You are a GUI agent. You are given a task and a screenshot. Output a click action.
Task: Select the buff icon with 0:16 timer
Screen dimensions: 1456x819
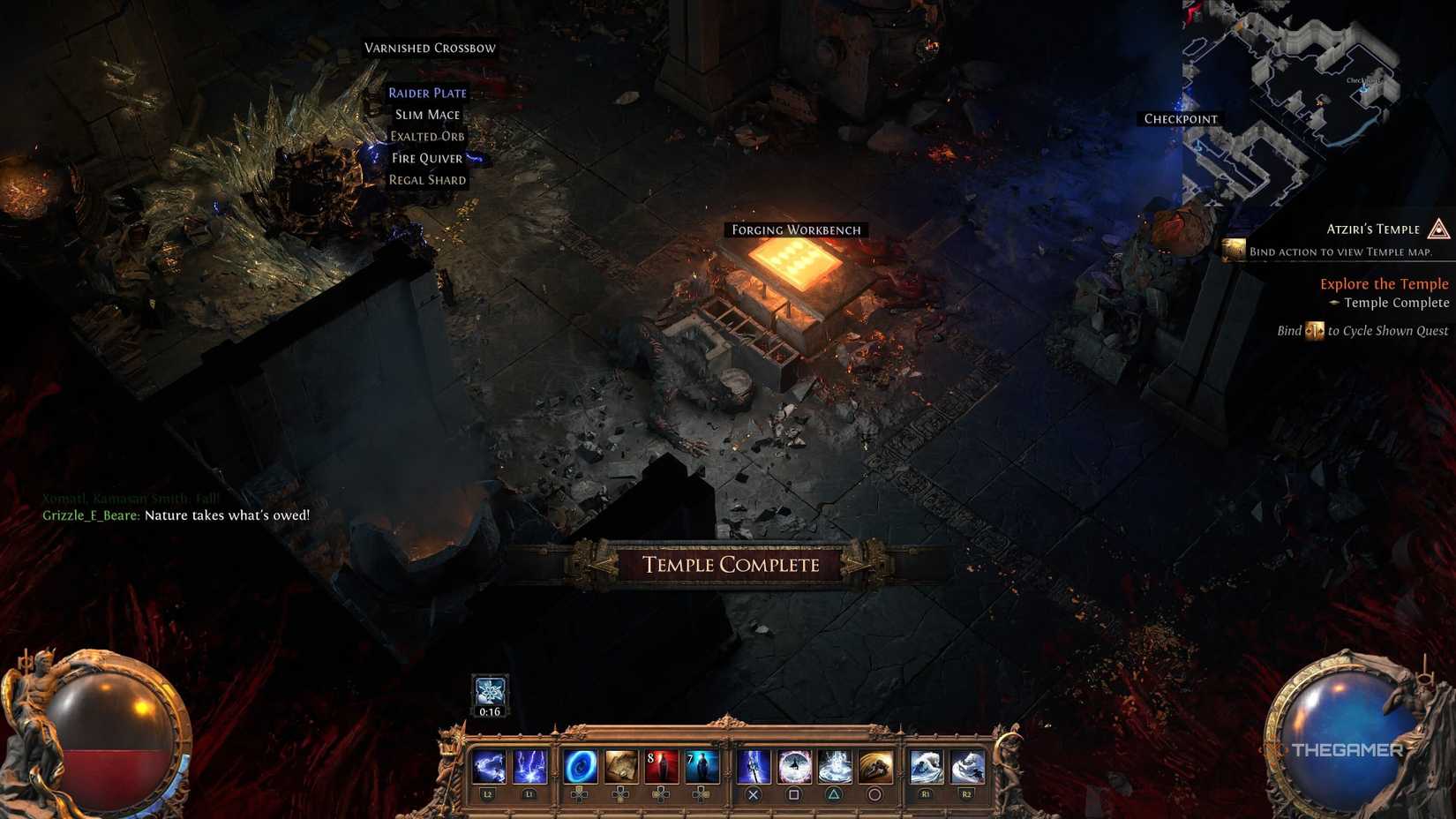pos(490,690)
